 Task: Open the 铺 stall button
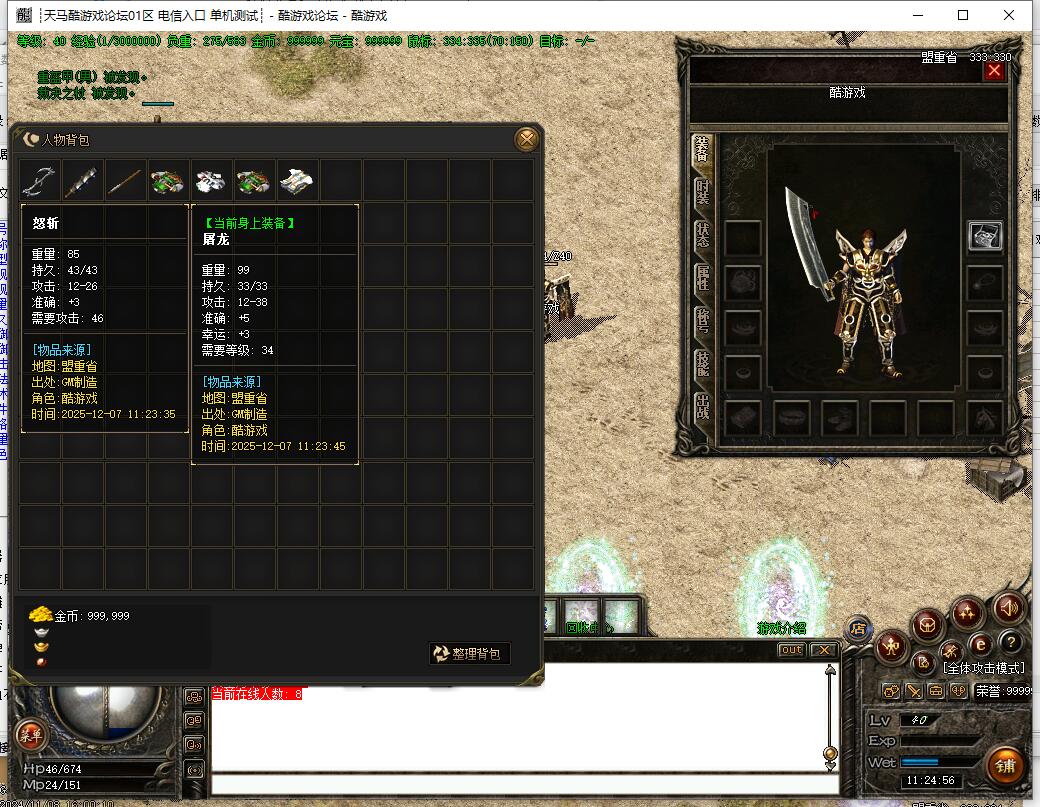[1005, 766]
